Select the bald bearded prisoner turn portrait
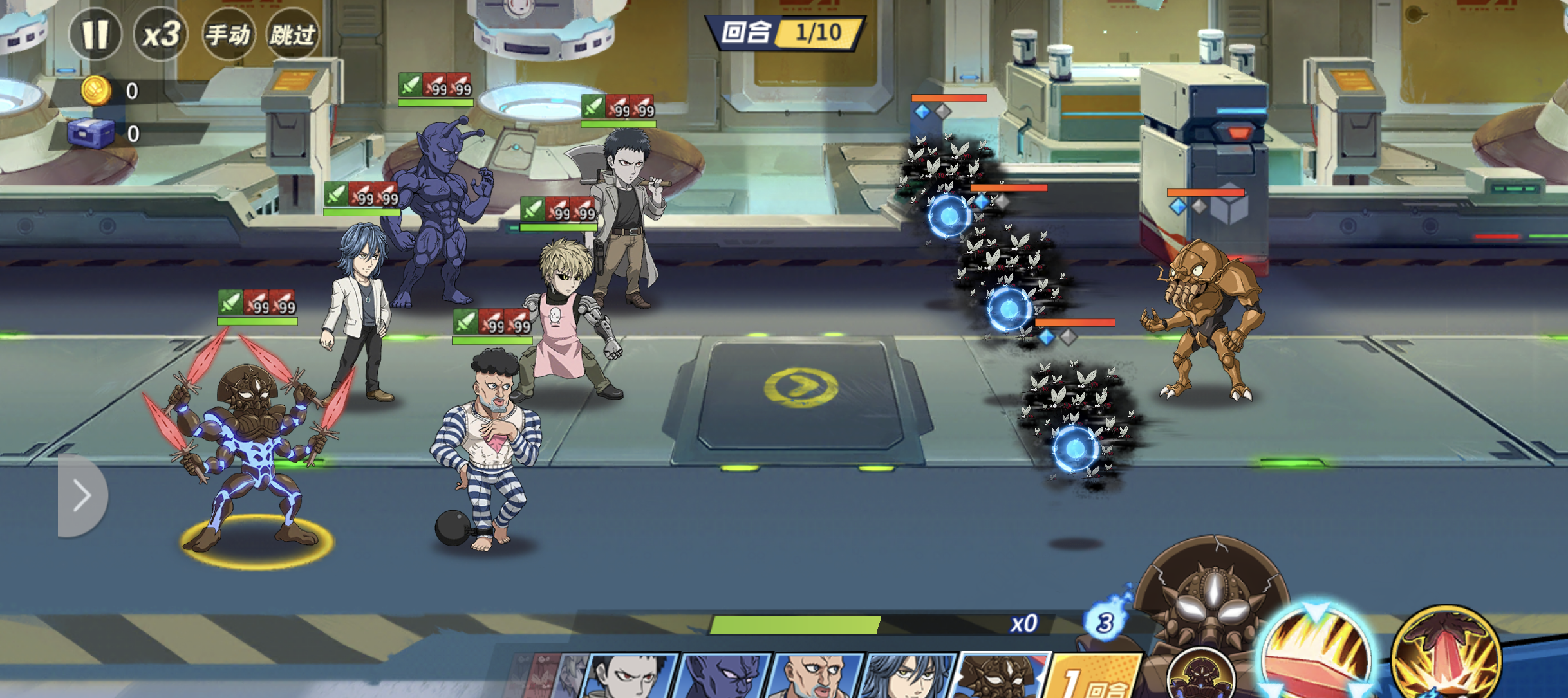Screen dimensions: 1568x698 point(816,675)
